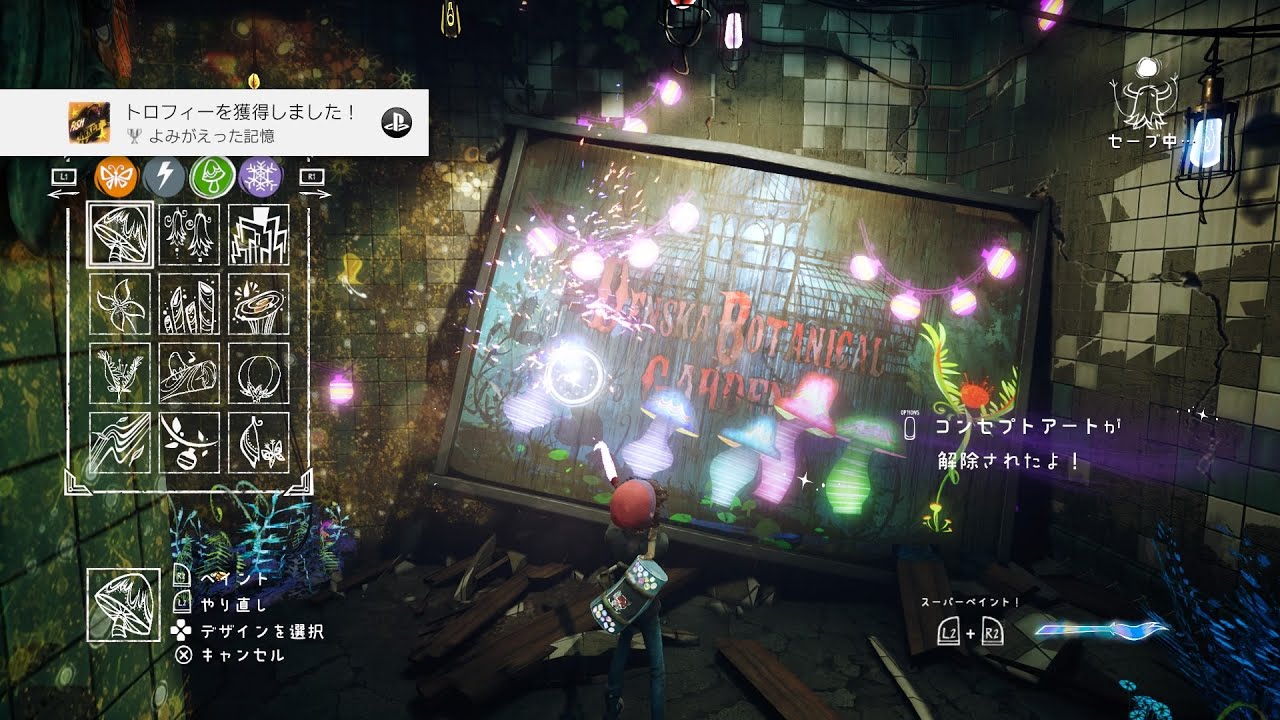Open the lightning bolt design category
This screenshot has height=720, width=1280.
coord(163,177)
